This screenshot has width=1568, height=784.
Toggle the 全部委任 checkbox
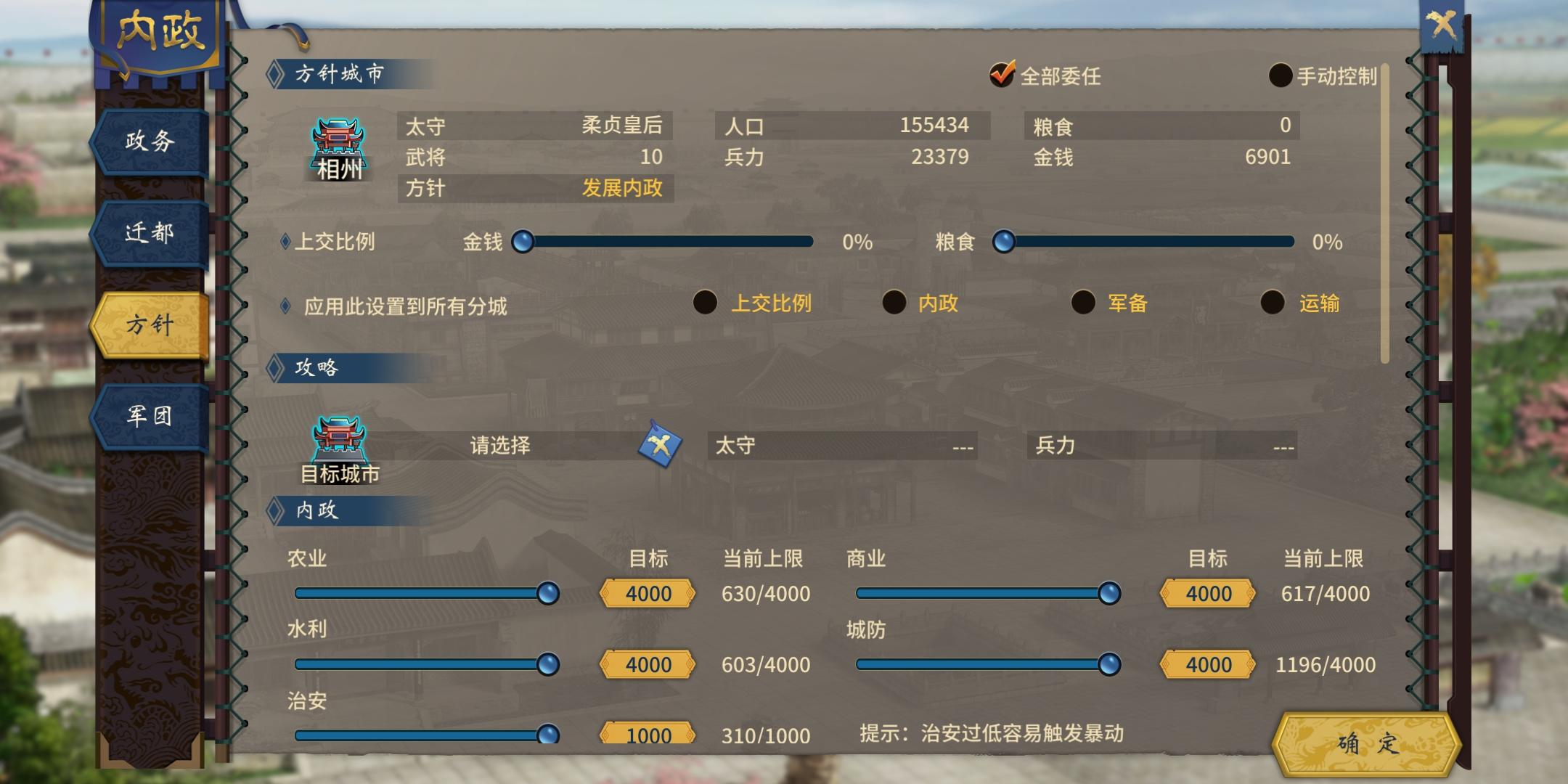1000,75
